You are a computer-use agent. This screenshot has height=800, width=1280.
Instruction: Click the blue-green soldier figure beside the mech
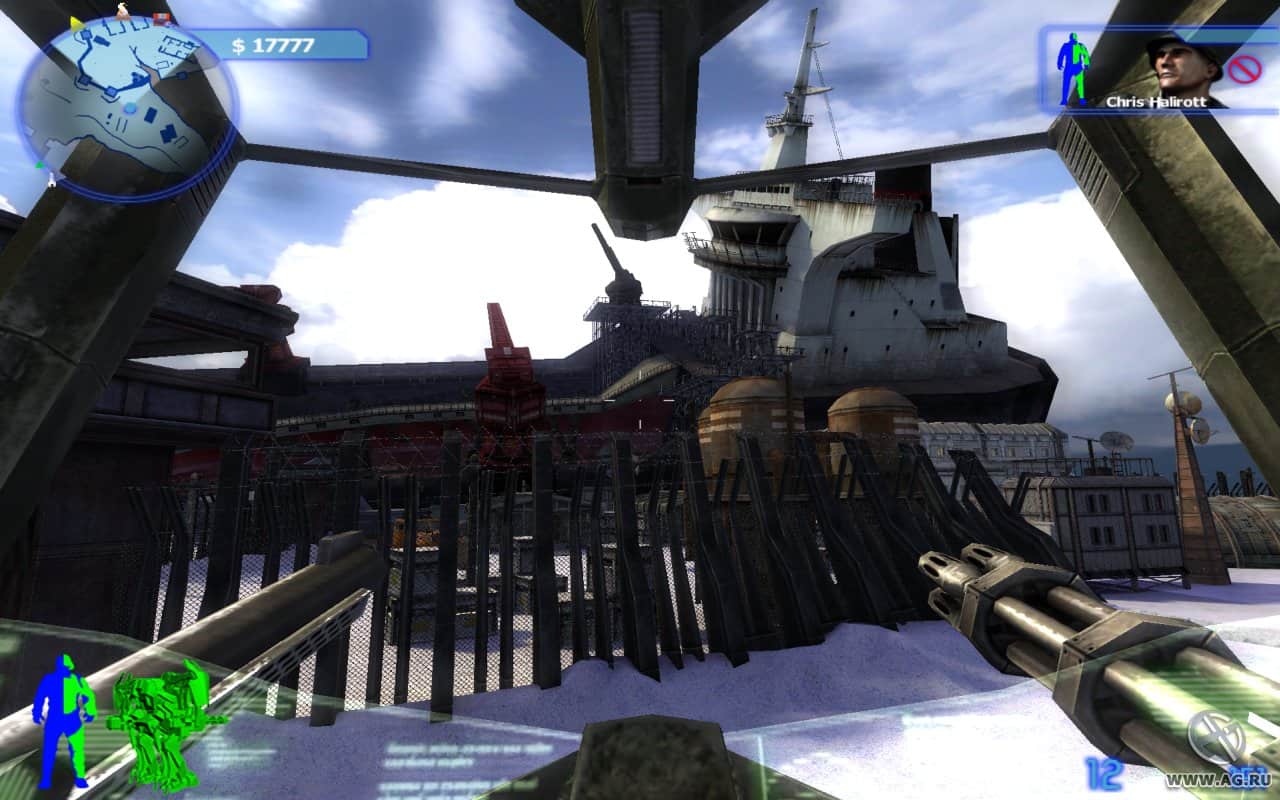[x=62, y=718]
